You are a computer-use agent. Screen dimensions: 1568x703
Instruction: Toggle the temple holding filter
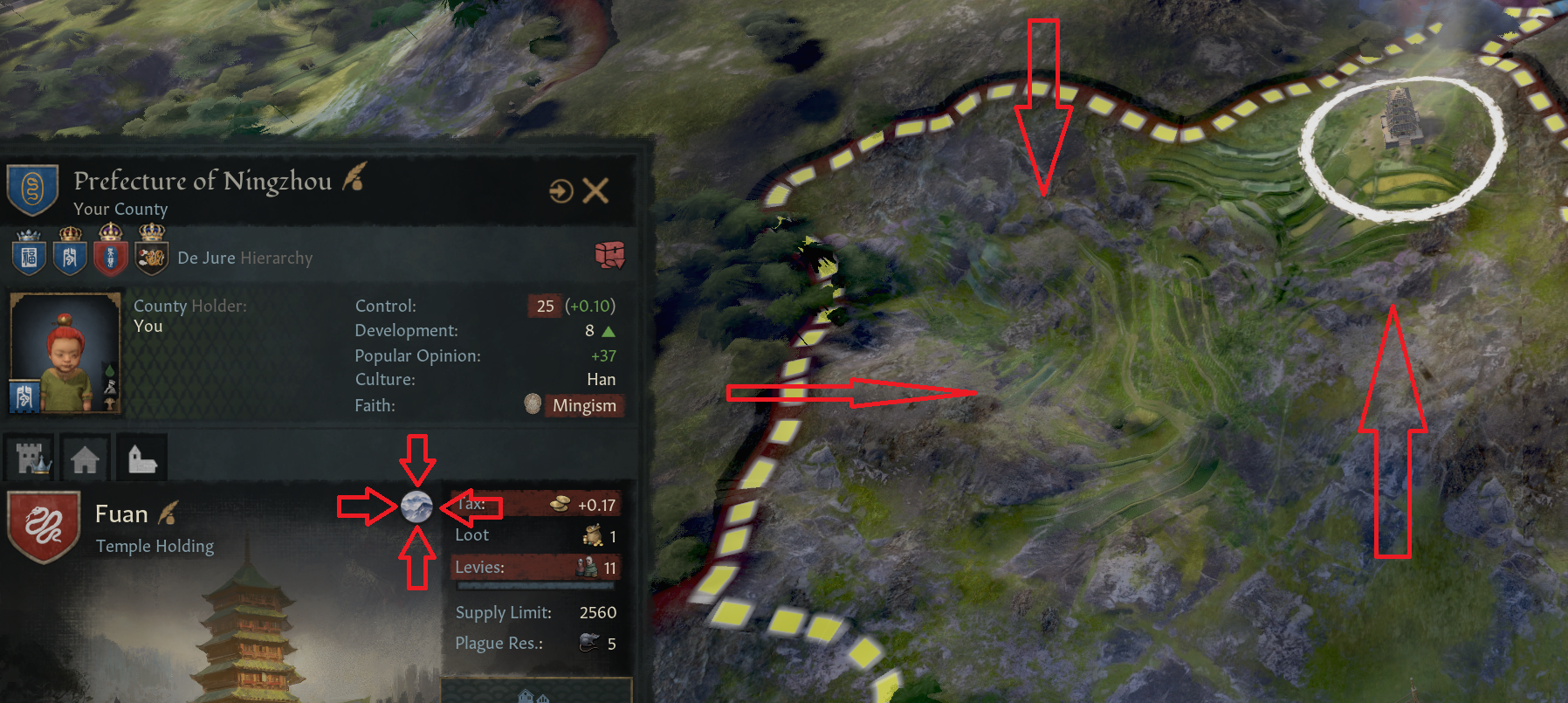click(141, 457)
